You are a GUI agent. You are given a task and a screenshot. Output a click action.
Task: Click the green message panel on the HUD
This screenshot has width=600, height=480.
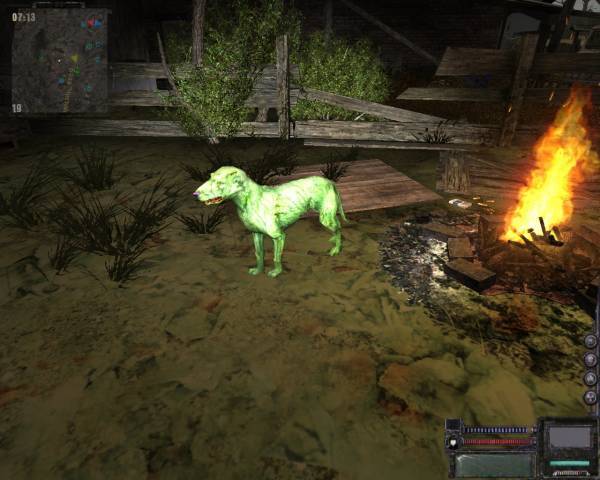click(494, 464)
